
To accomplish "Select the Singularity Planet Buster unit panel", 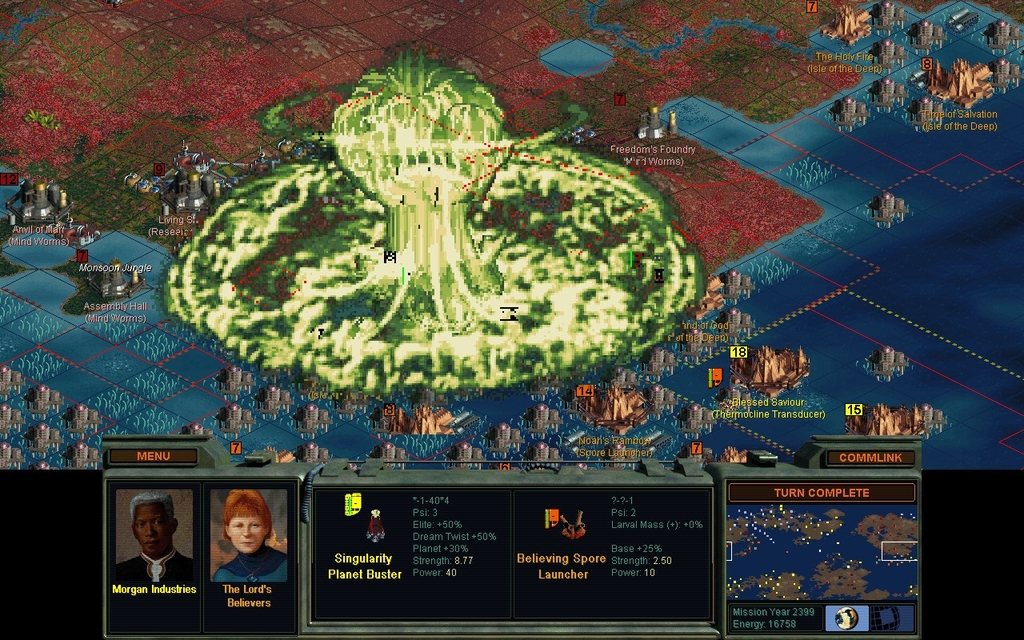I will (x=411, y=553).
